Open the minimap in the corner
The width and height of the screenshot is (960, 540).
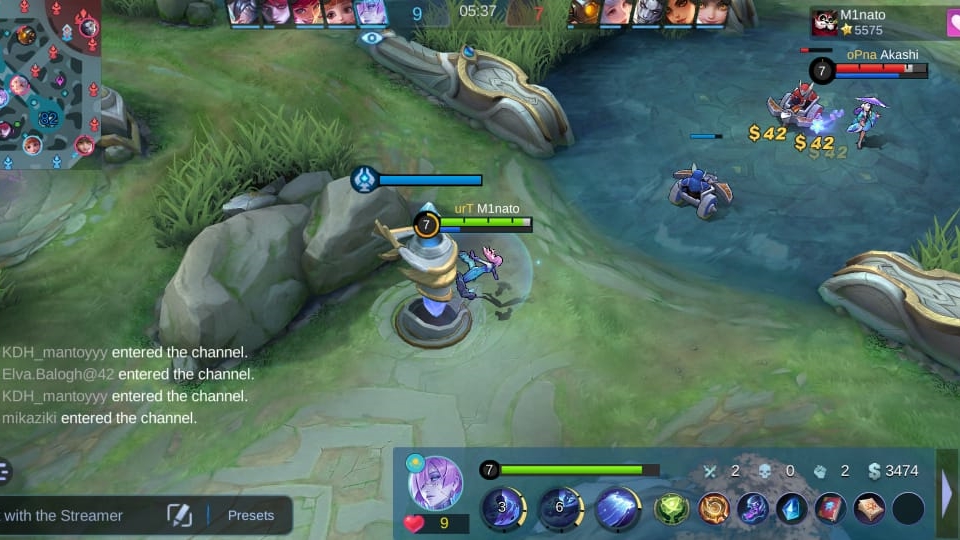click(50, 82)
